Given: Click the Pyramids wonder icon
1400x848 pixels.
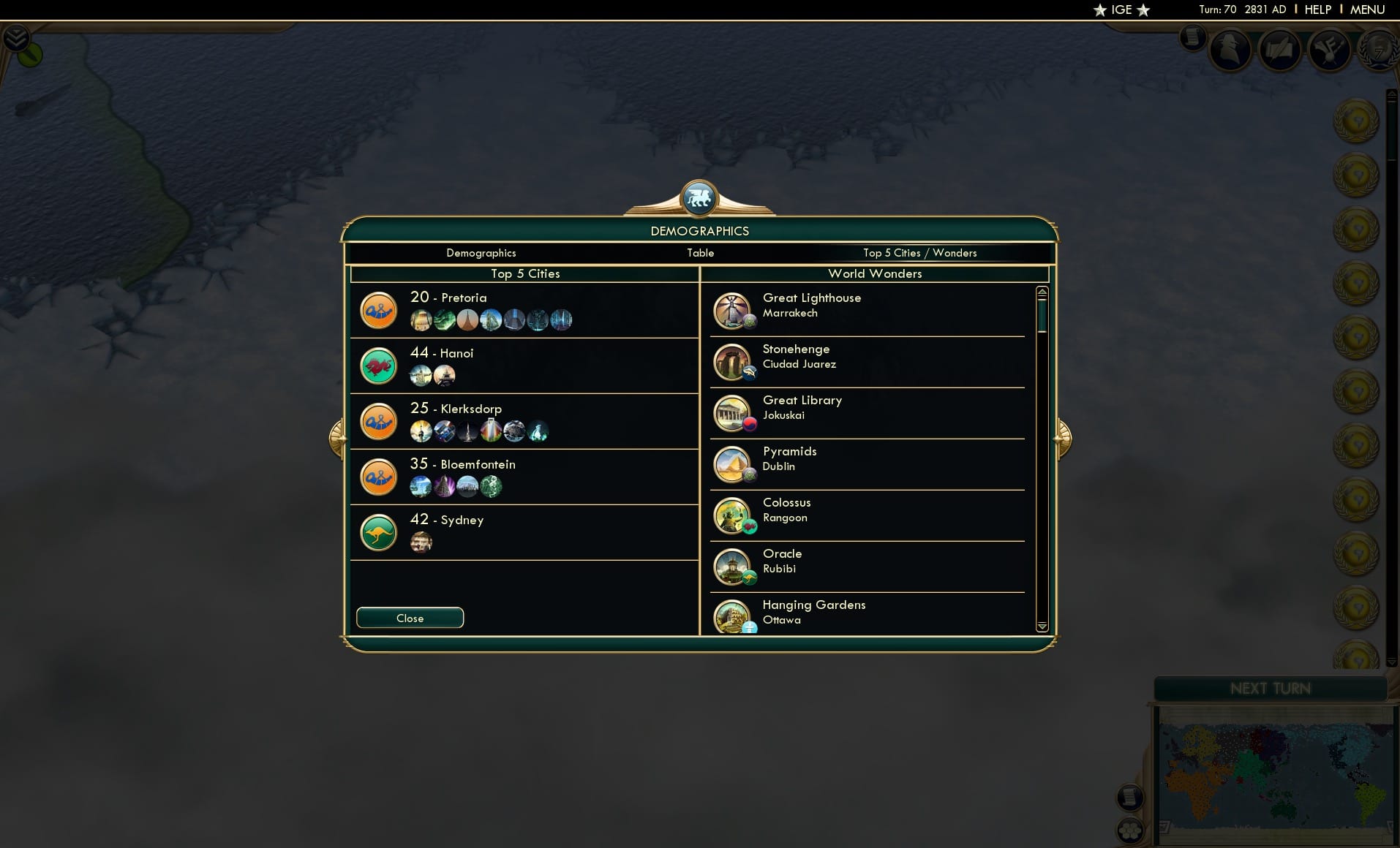Looking at the screenshot, I should click(734, 463).
